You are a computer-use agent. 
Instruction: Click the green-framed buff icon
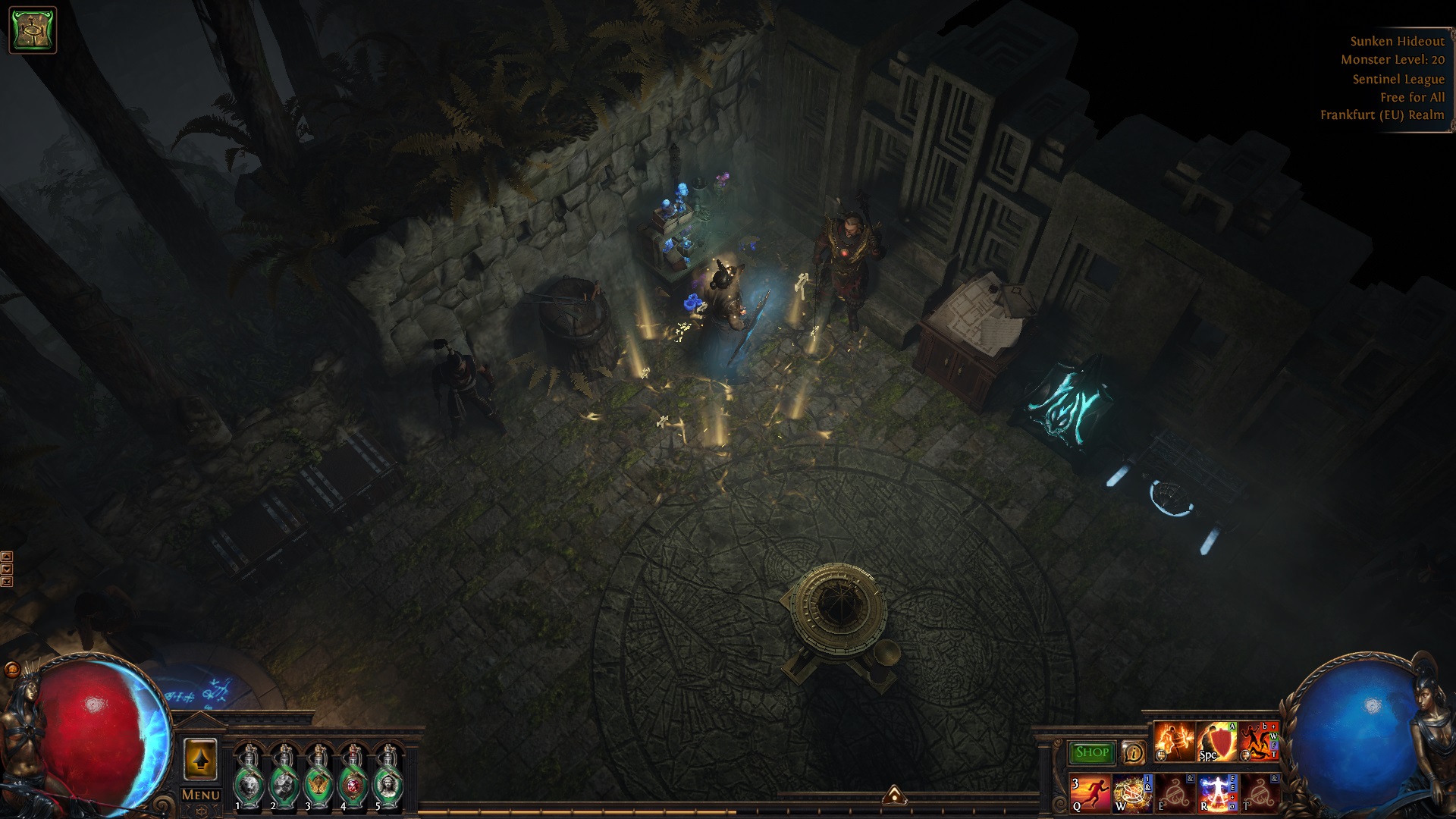pyautogui.click(x=33, y=30)
